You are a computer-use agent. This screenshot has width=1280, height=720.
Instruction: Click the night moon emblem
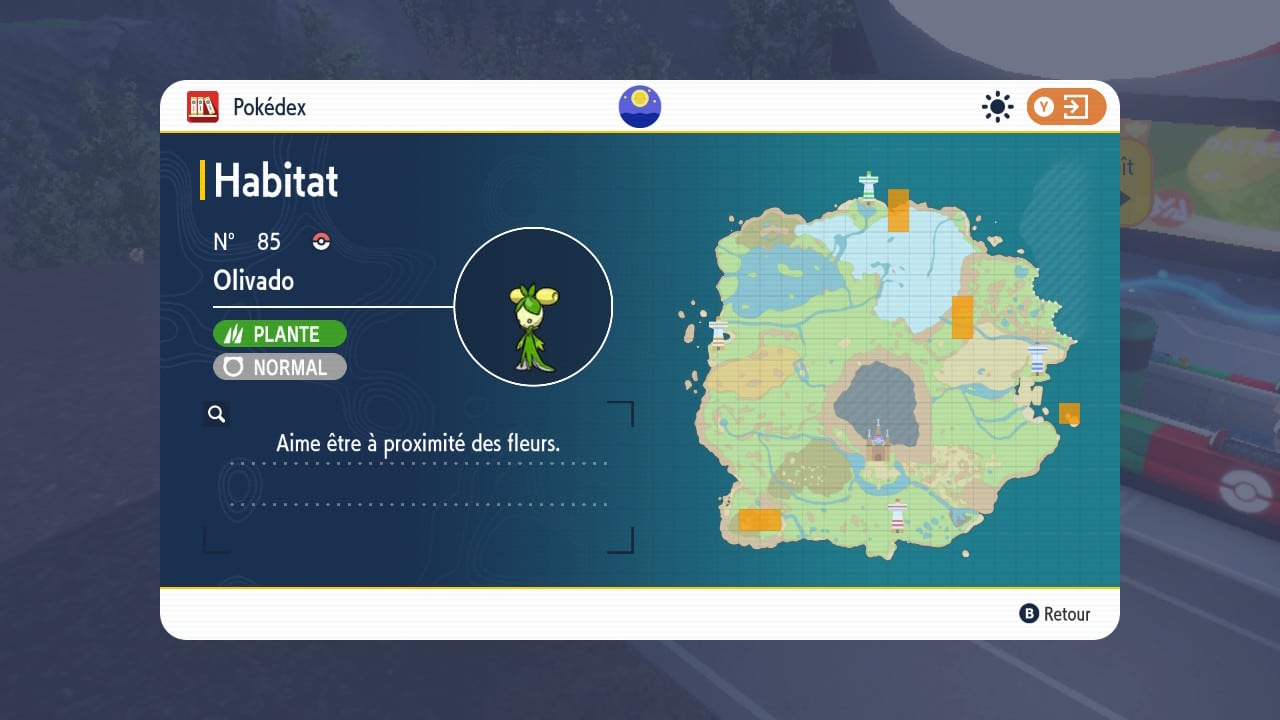pos(640,107)
